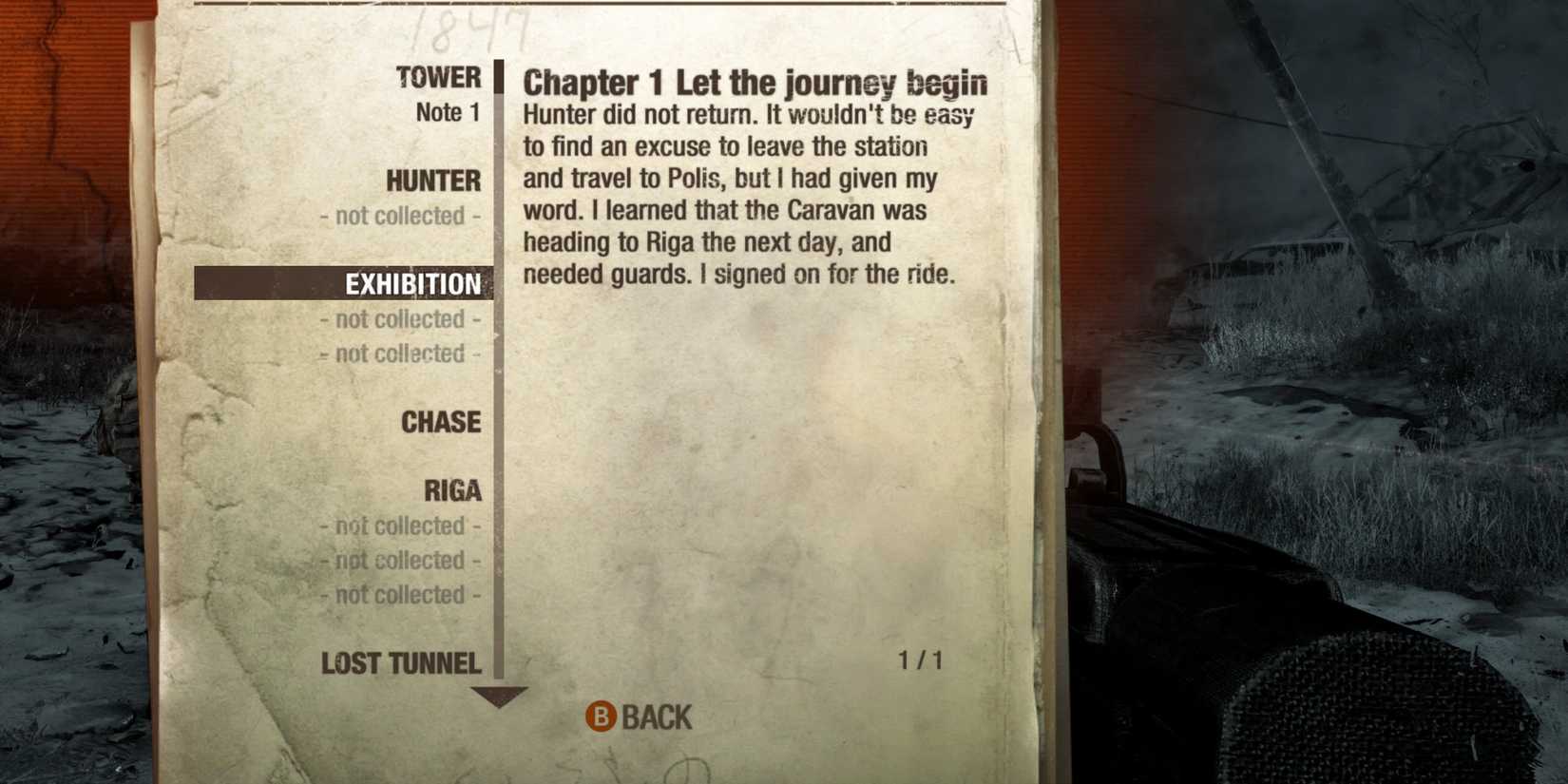Select the not collected note under HUNTER
The height and width of the screenshot is (784, 1568).
(400, 216)
